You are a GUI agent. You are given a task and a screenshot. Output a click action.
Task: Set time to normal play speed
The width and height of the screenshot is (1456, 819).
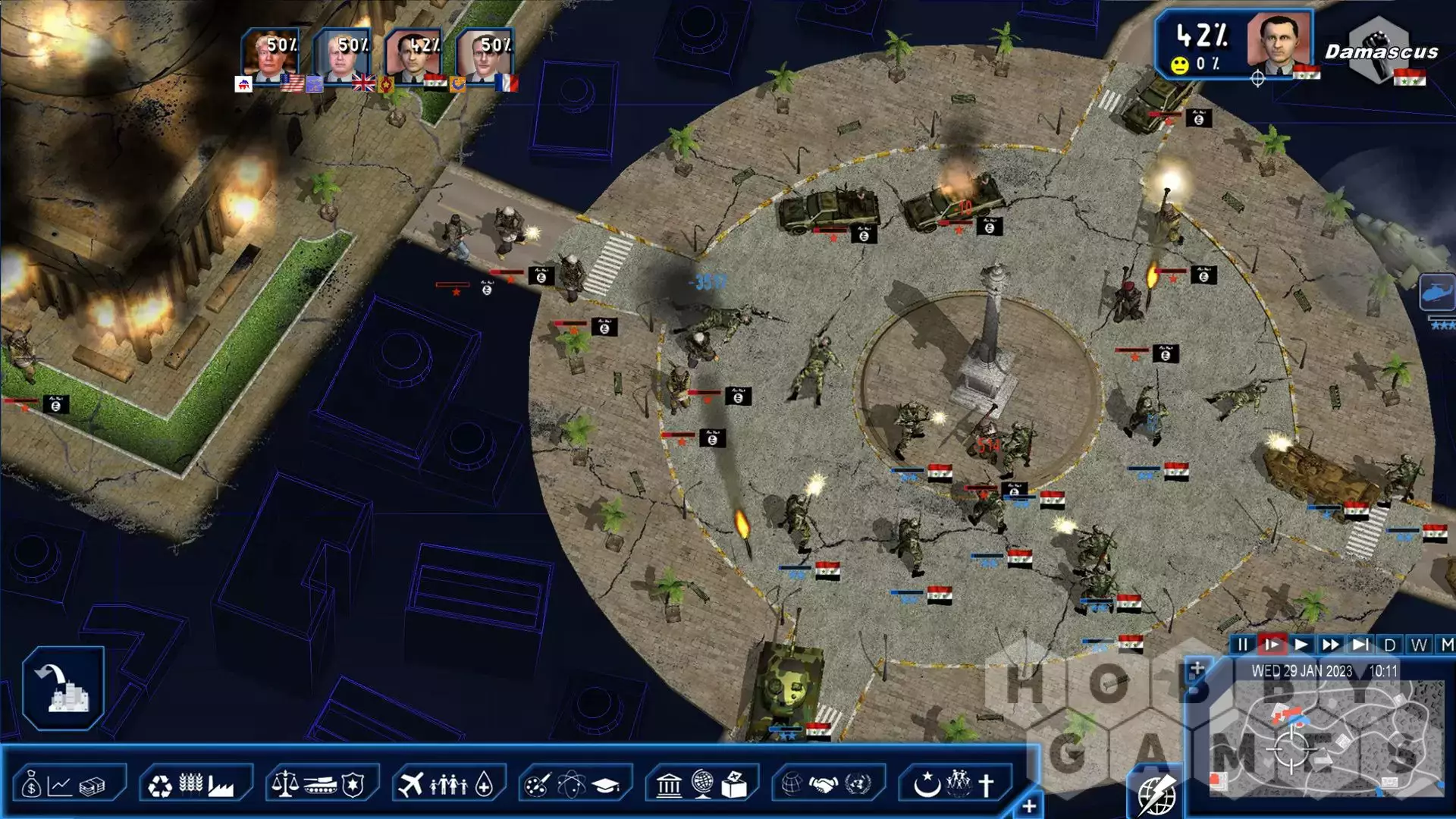[x=1301, y=645]
